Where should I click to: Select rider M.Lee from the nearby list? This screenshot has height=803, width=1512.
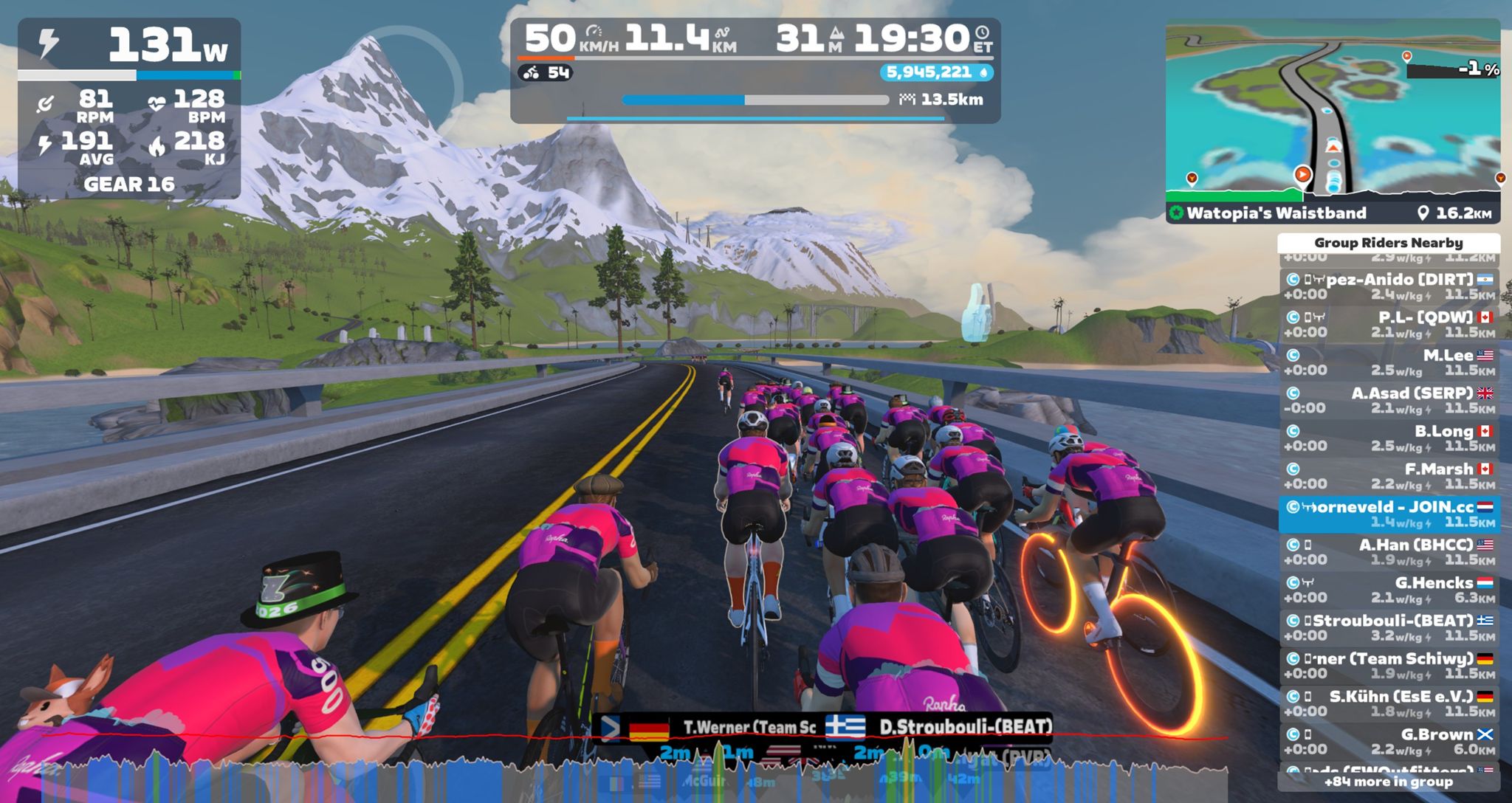[x=1389, y=362]
